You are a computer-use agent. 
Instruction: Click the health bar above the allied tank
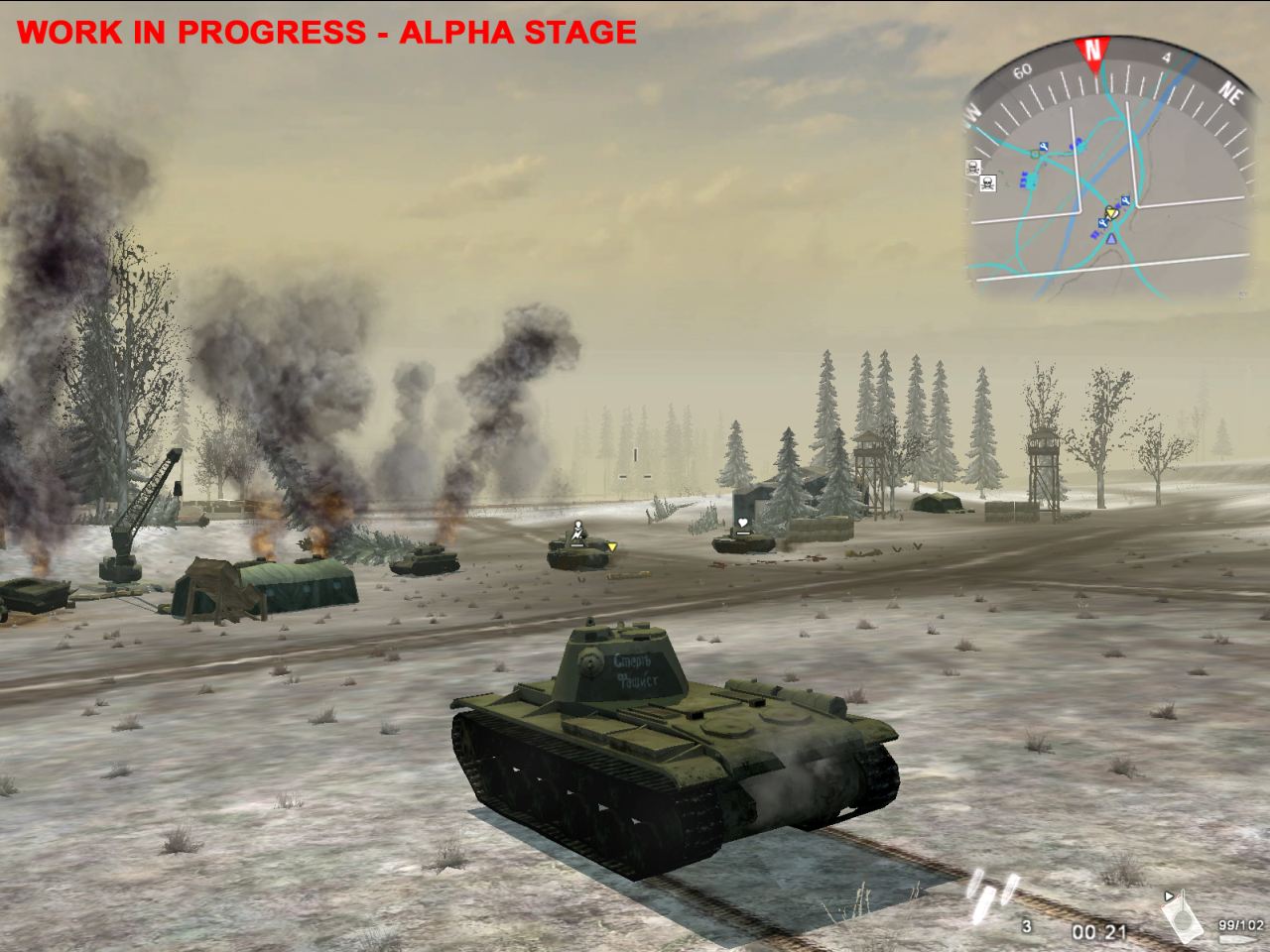pos(577,545)
